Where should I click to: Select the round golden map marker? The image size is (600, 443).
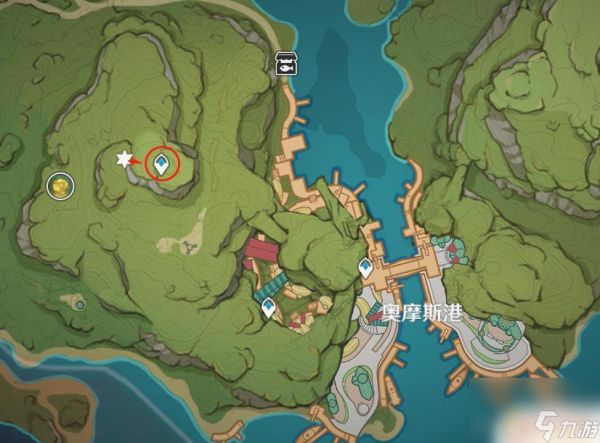click(x=60, y=184)
